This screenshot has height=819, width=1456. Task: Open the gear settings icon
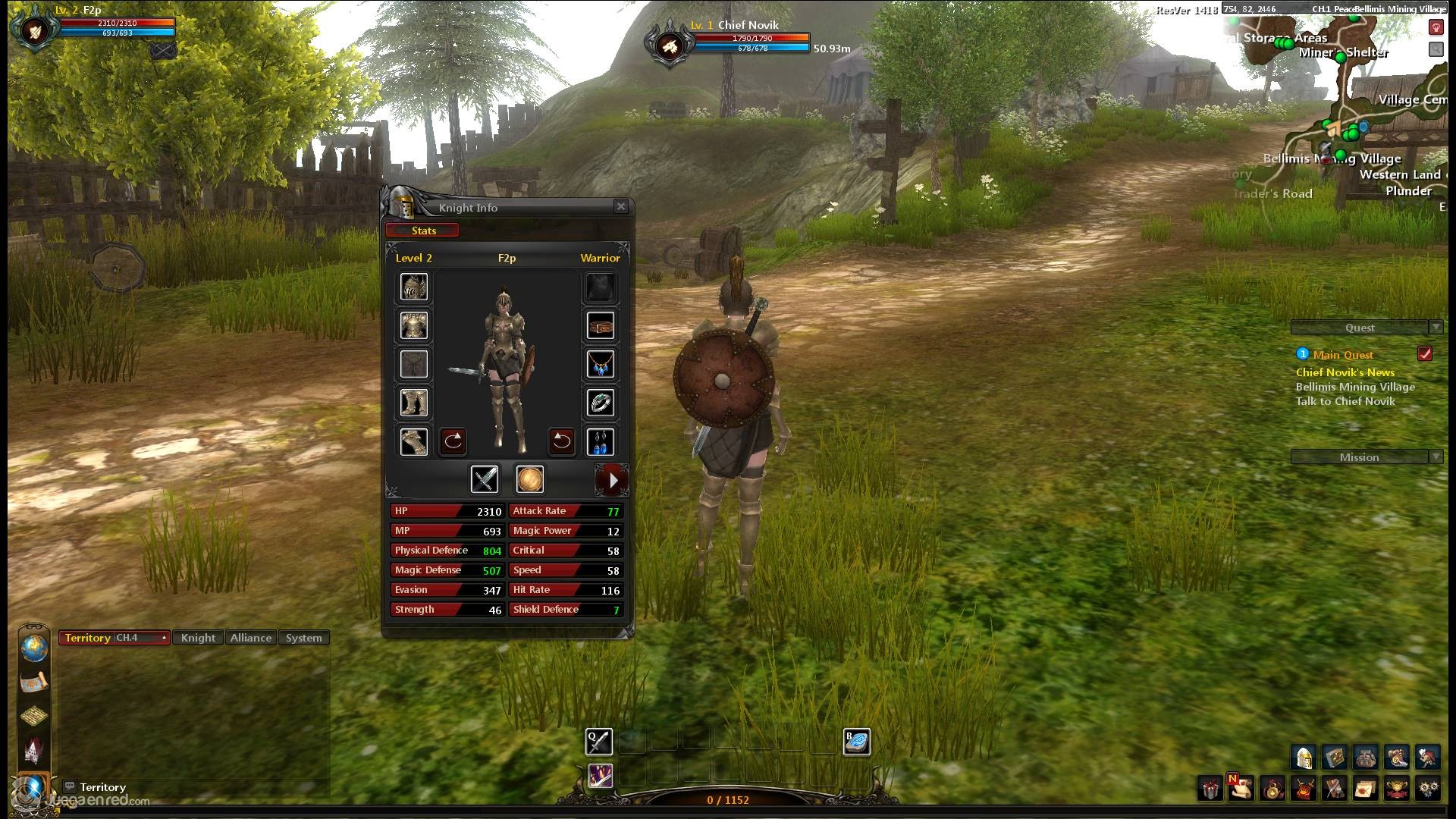[x=1429, y=789]
